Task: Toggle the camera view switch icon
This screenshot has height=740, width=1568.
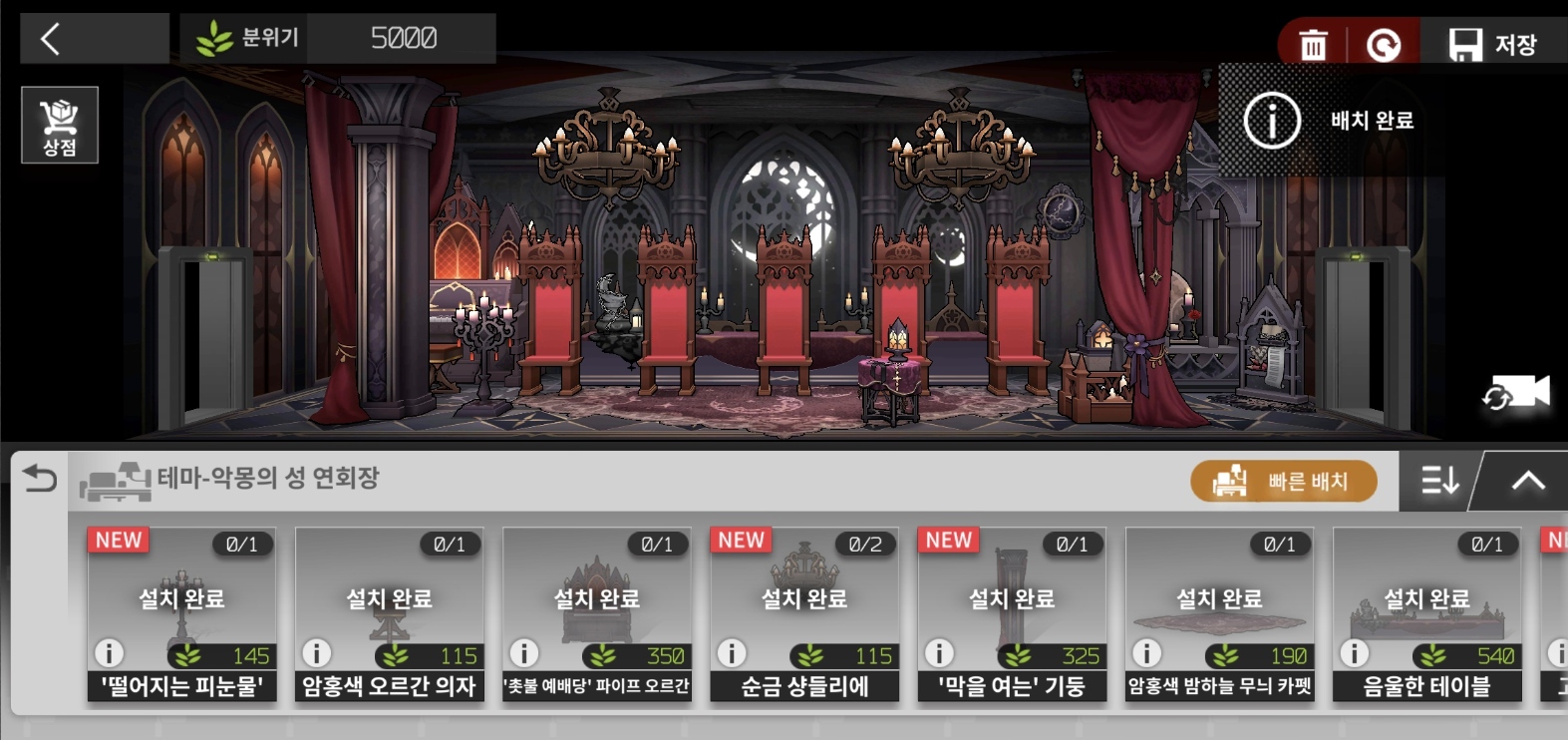Action: click(x=1515, y=393)
